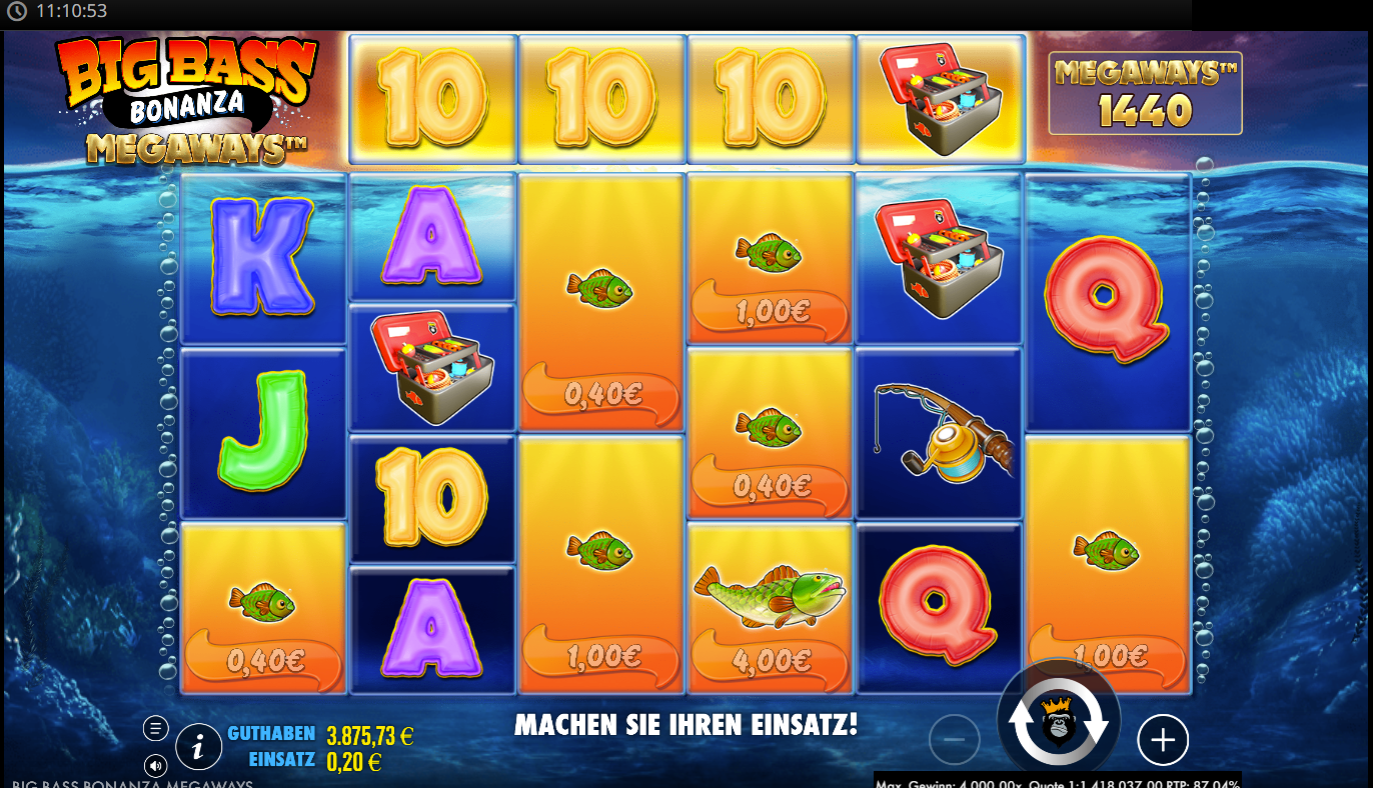Collapse bet with the minus button
1373x788 pixels.
953,740
